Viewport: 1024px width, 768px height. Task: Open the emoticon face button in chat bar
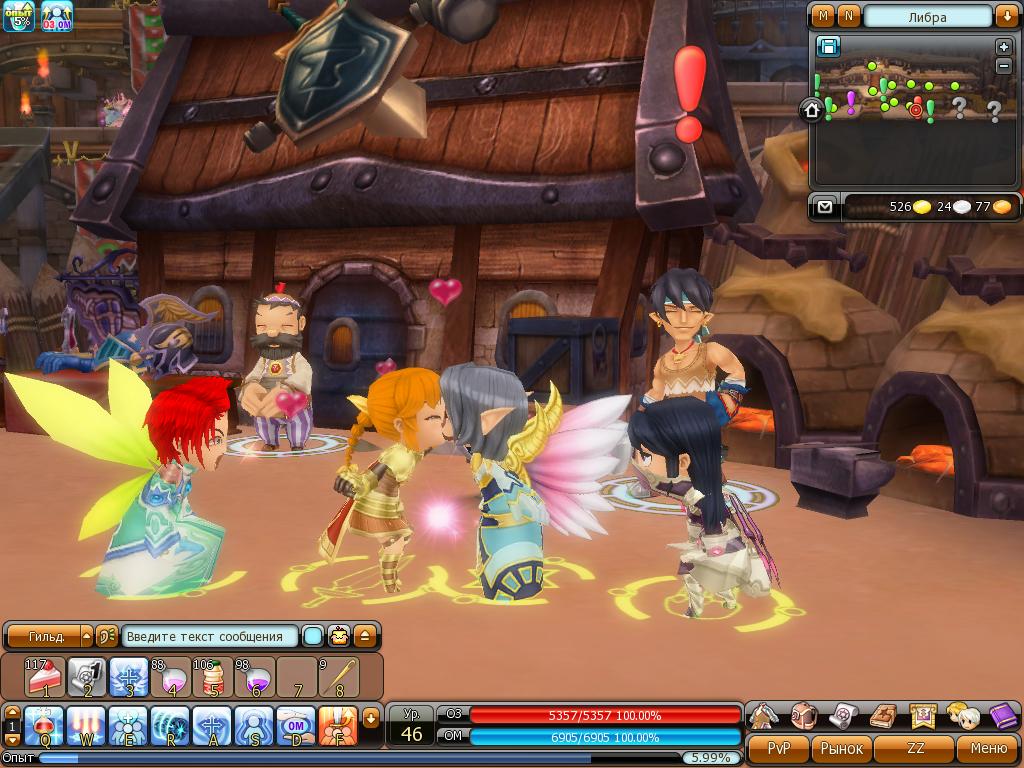tap(340, 636)
